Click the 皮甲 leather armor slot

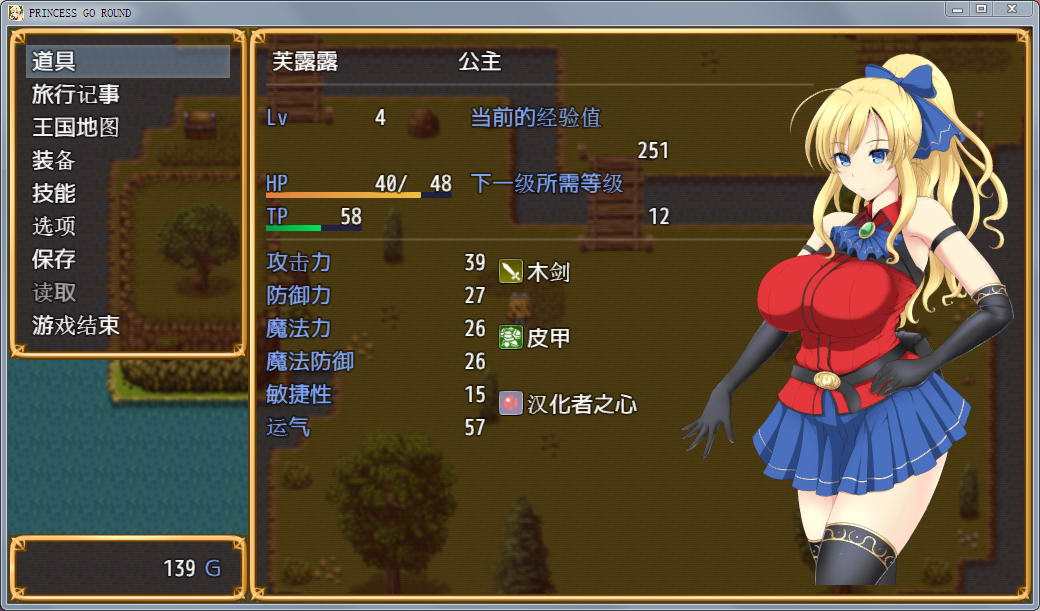[x=535, y=337]
